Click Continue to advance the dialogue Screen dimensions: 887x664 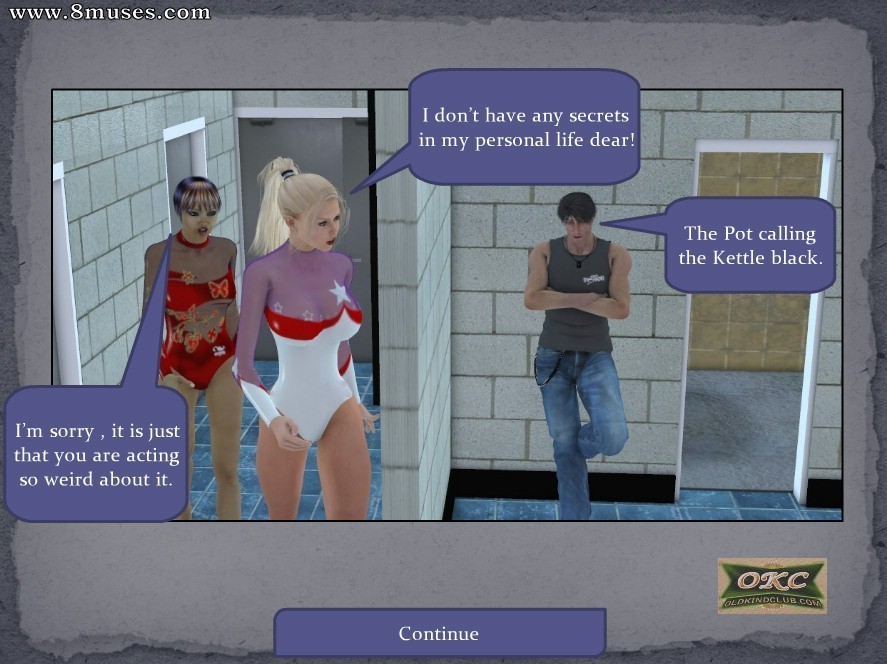point(439,633)
